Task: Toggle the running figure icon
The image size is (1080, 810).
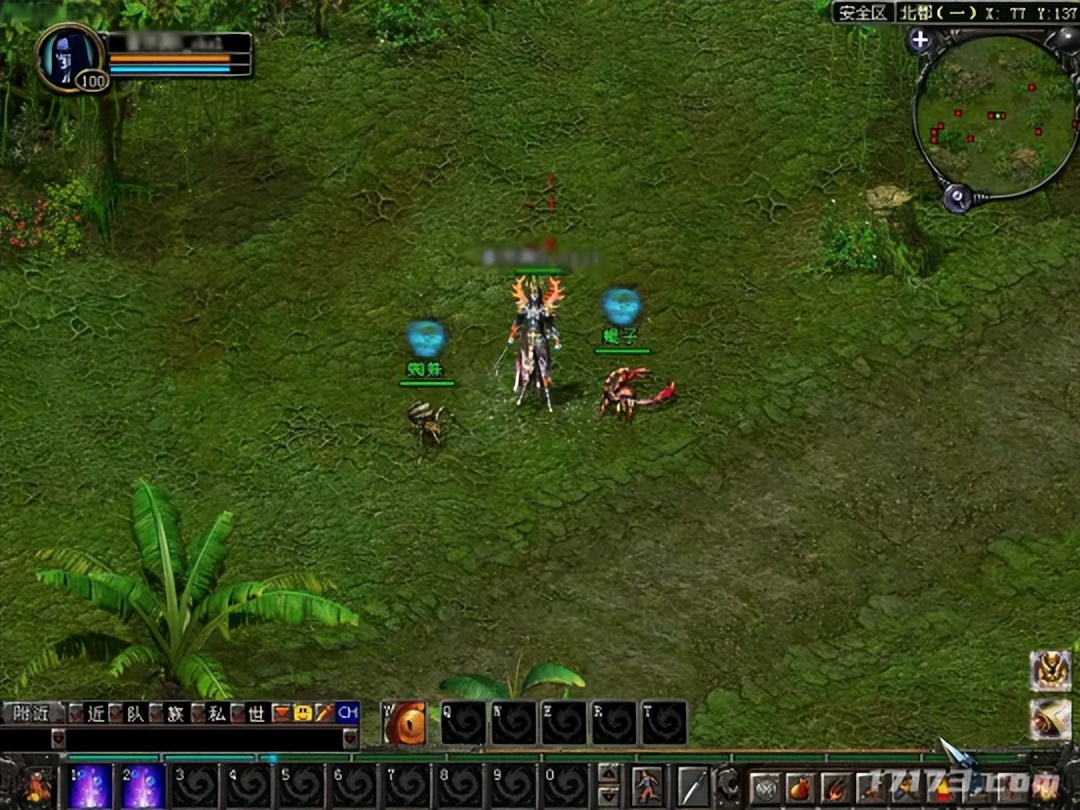Action: pos(647,786)
